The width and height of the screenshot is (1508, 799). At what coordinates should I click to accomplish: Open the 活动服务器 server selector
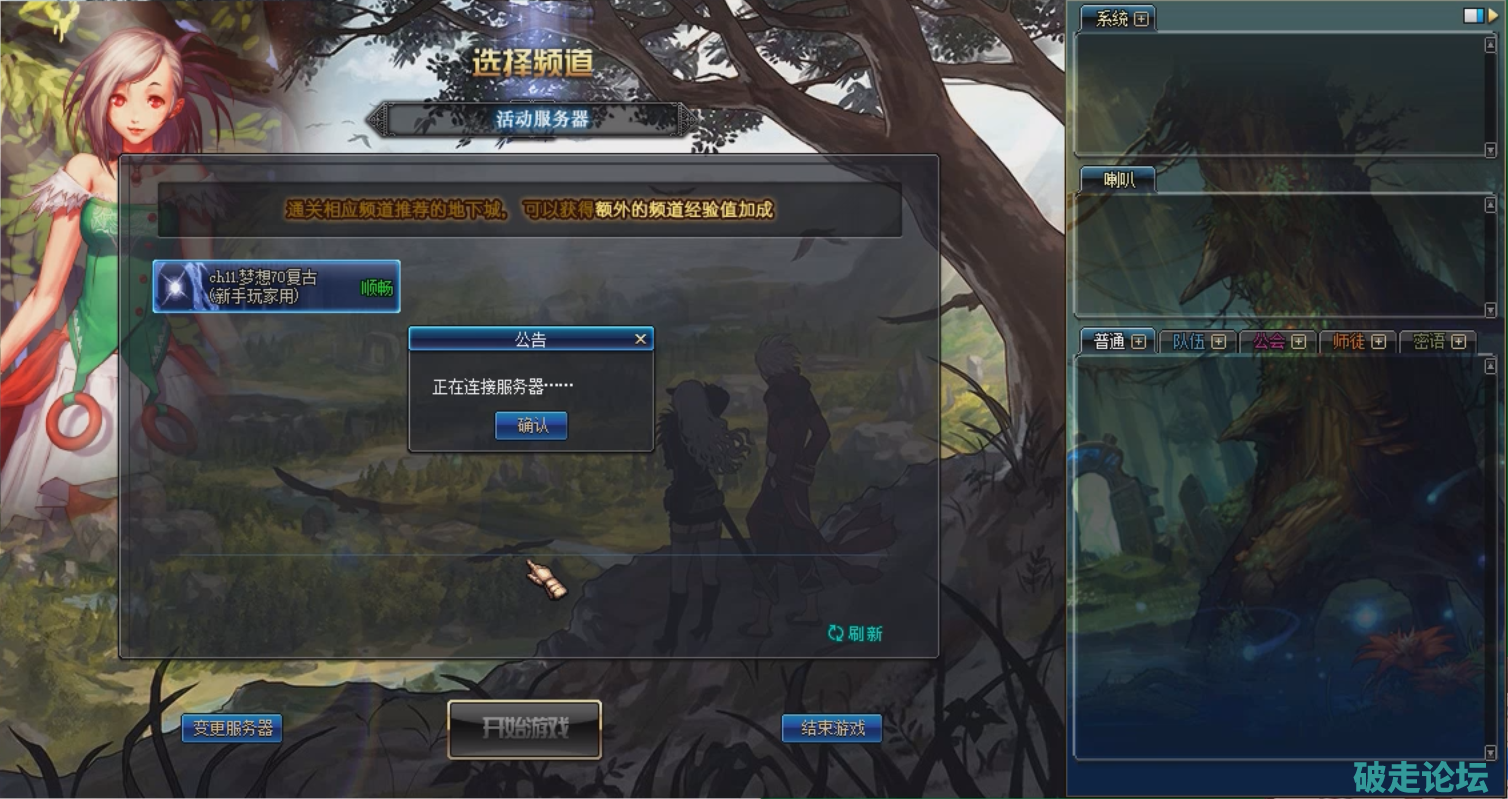click(x=543, y=119)
